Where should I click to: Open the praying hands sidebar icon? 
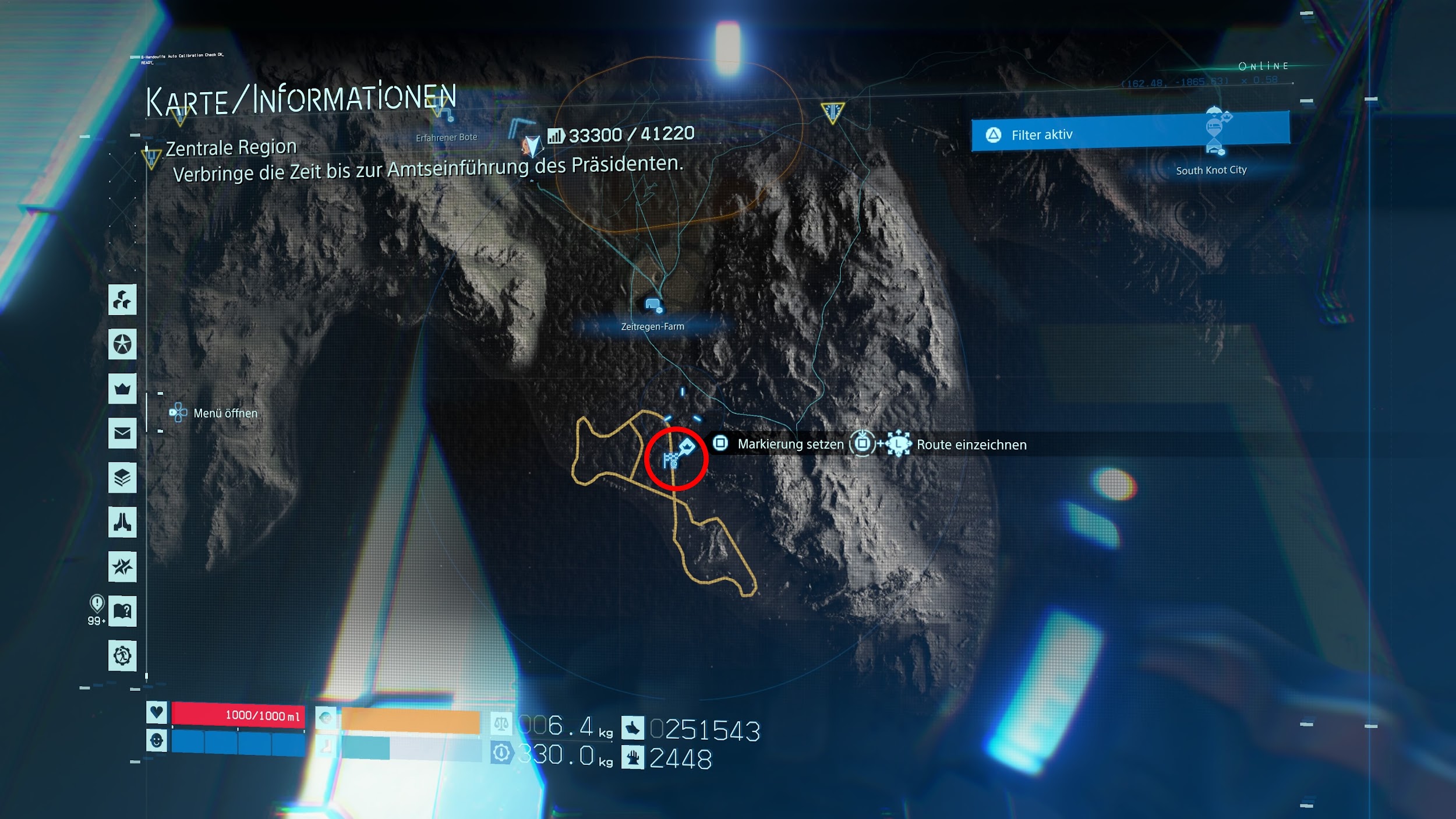click(x=122, y=522)
